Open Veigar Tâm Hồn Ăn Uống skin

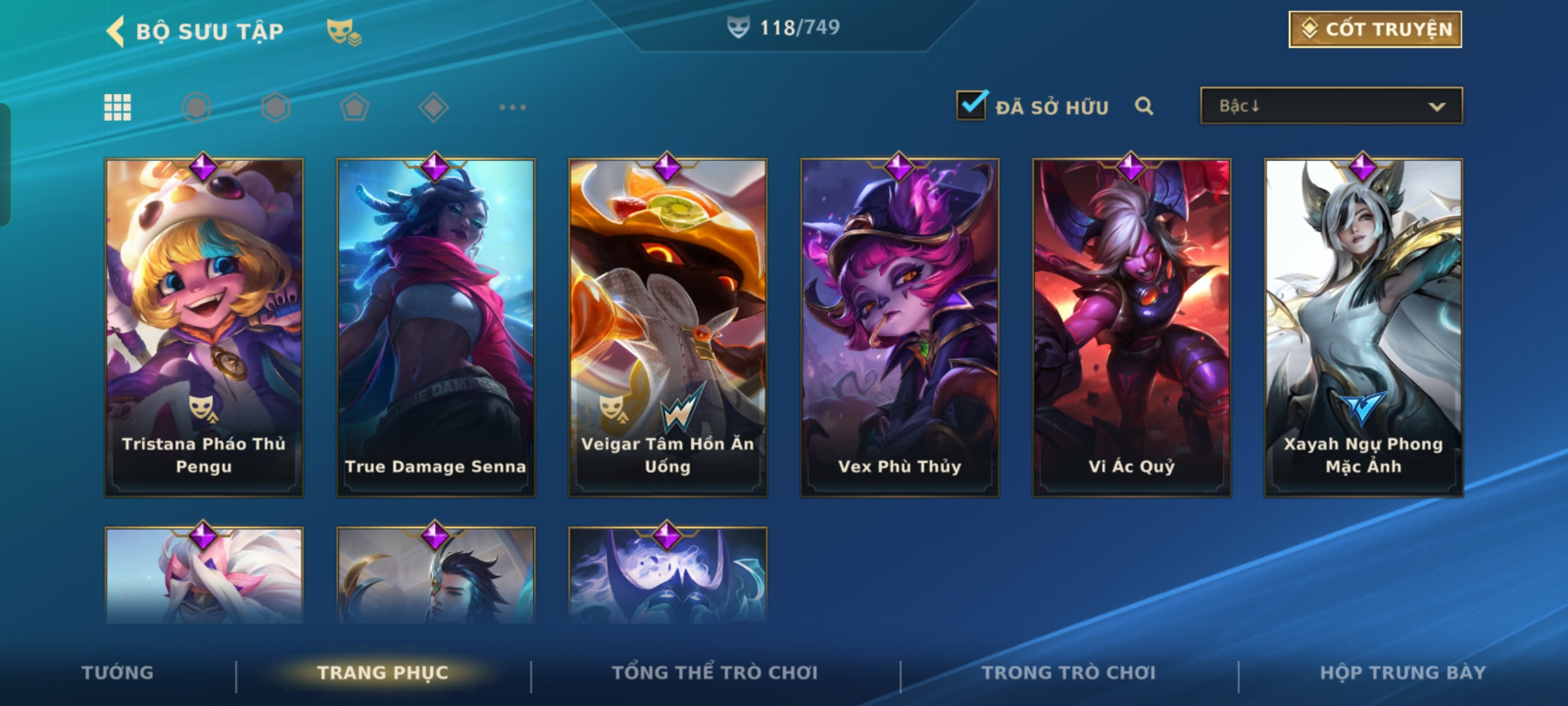668,327
